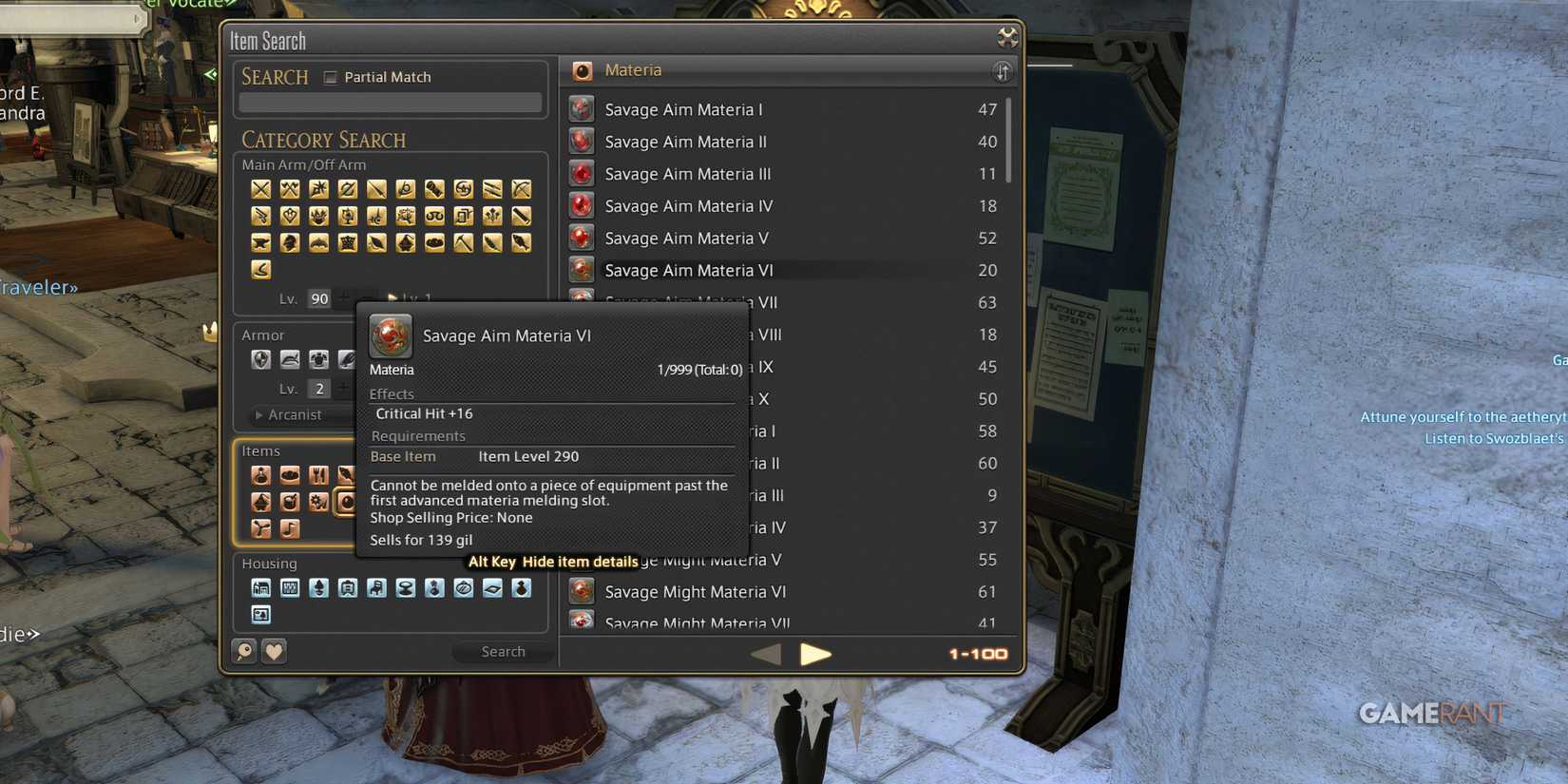Select the fork-and-knife meals category icon
This screenshot has height=784, width=1568.
(x=319, y=474)
